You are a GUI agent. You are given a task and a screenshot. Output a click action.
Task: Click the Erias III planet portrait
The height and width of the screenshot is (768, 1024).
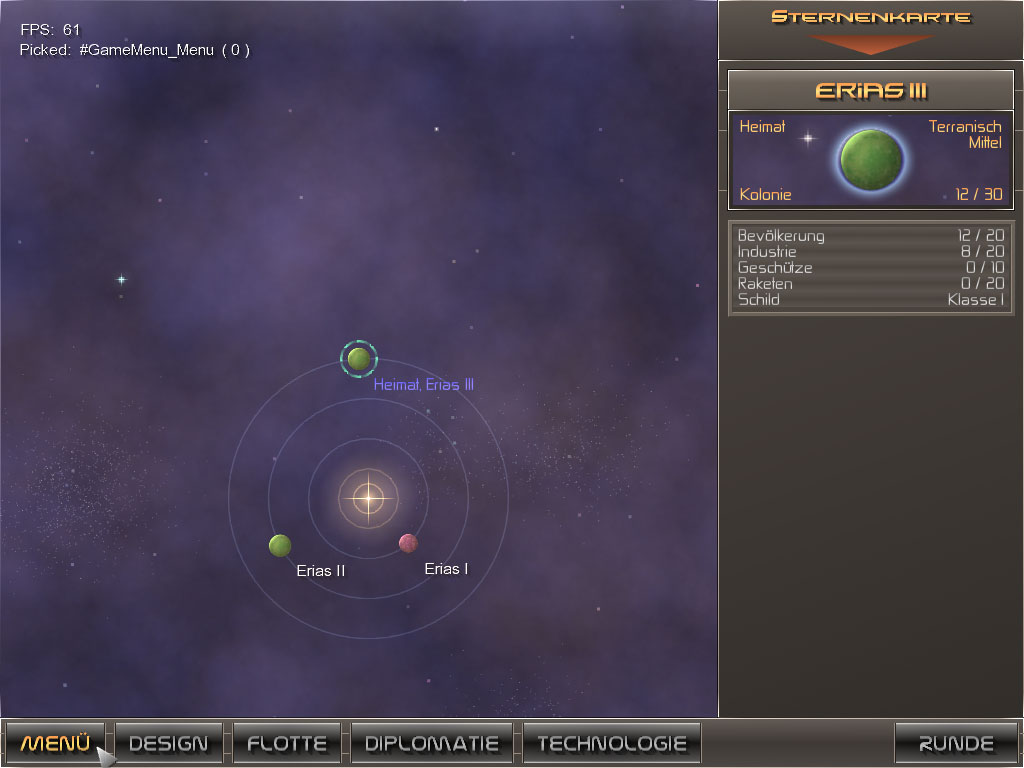point(871,158)
